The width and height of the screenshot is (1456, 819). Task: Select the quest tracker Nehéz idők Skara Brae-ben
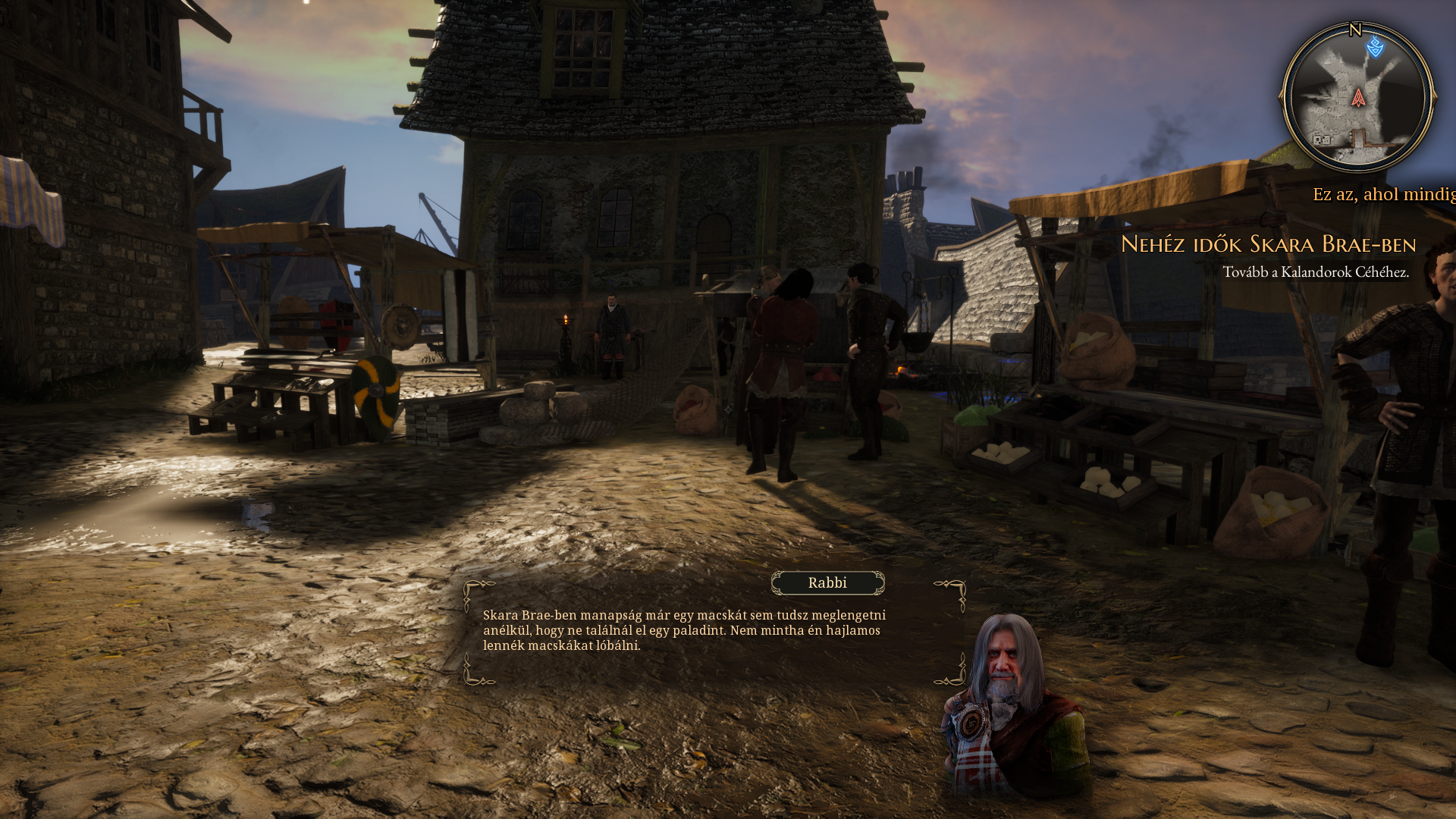click(1268, 244)
